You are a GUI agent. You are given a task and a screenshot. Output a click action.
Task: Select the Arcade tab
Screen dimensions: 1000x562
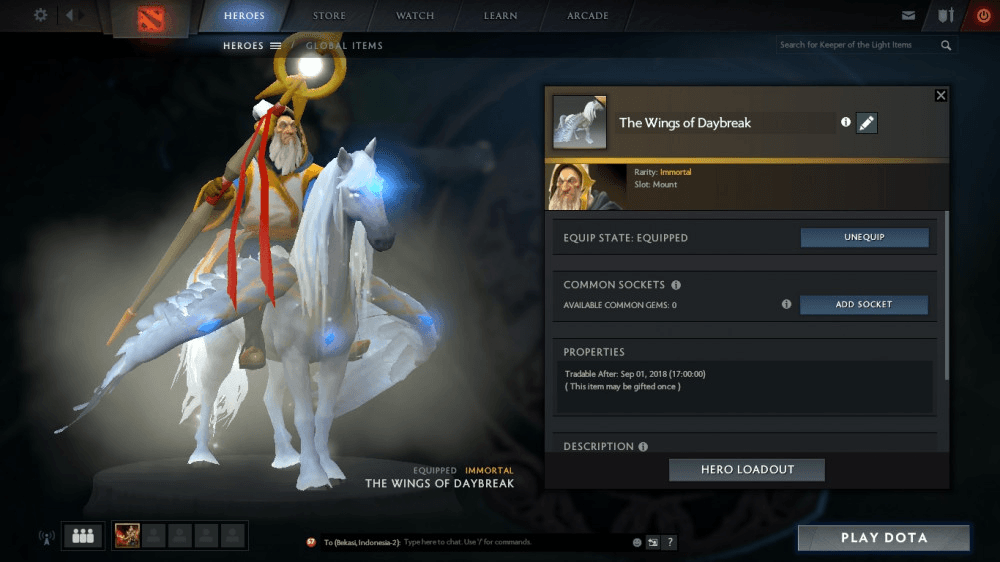click(588, 16)
